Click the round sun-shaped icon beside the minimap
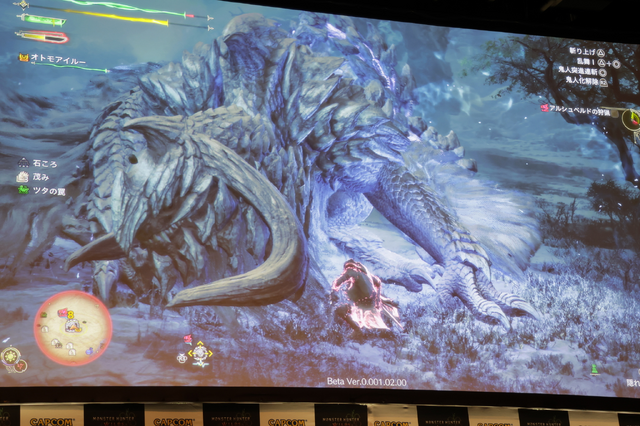The image size is (640, 426). point(11,355)
